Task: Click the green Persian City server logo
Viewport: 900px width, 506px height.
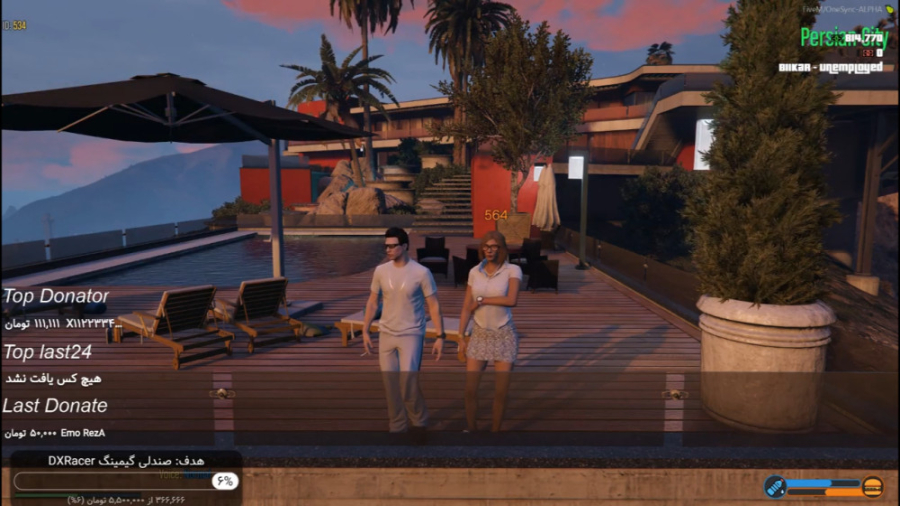Action: tap(843, 38)
